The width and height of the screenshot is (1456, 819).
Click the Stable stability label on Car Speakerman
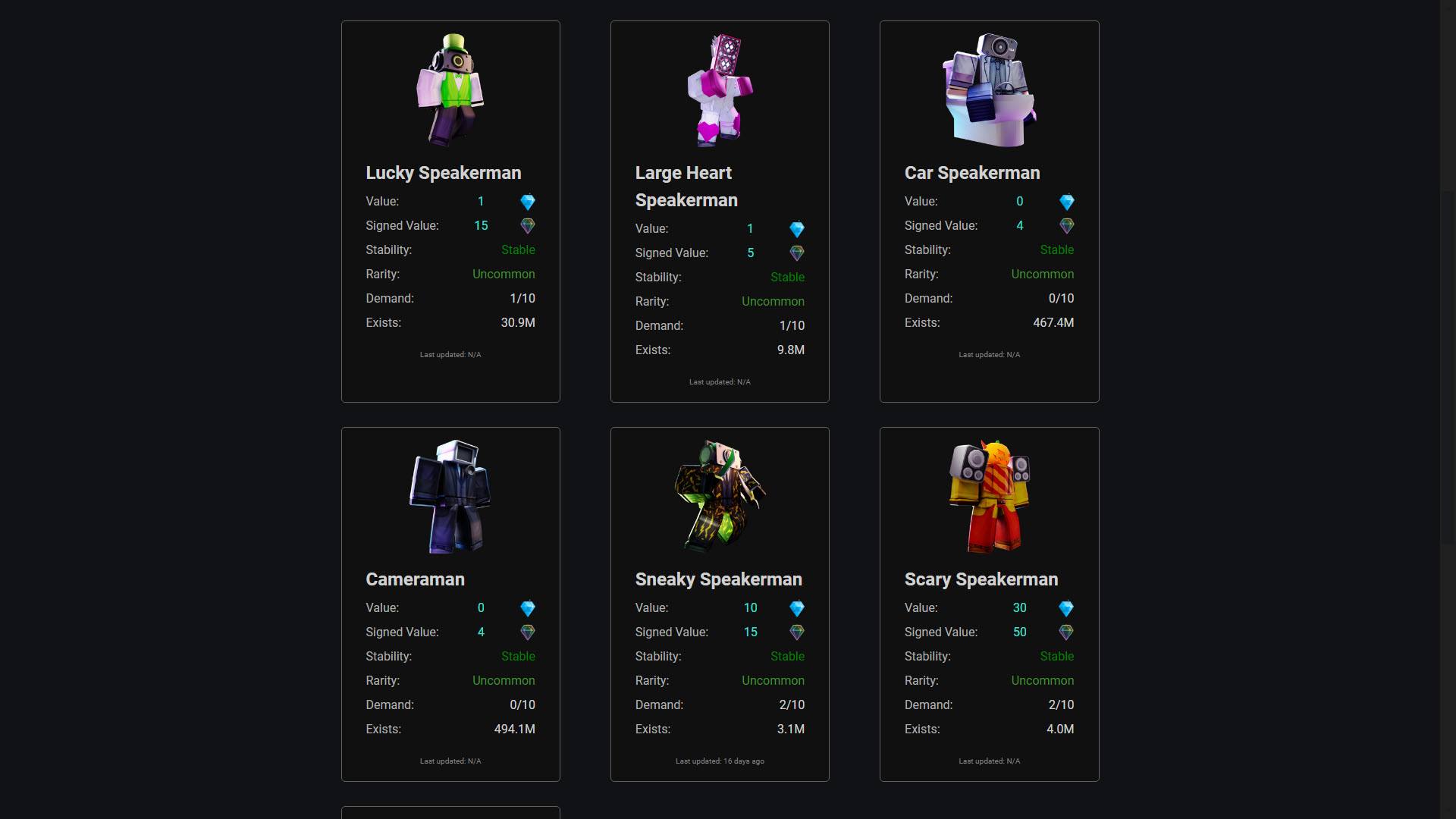click(x=1056, y=249)
